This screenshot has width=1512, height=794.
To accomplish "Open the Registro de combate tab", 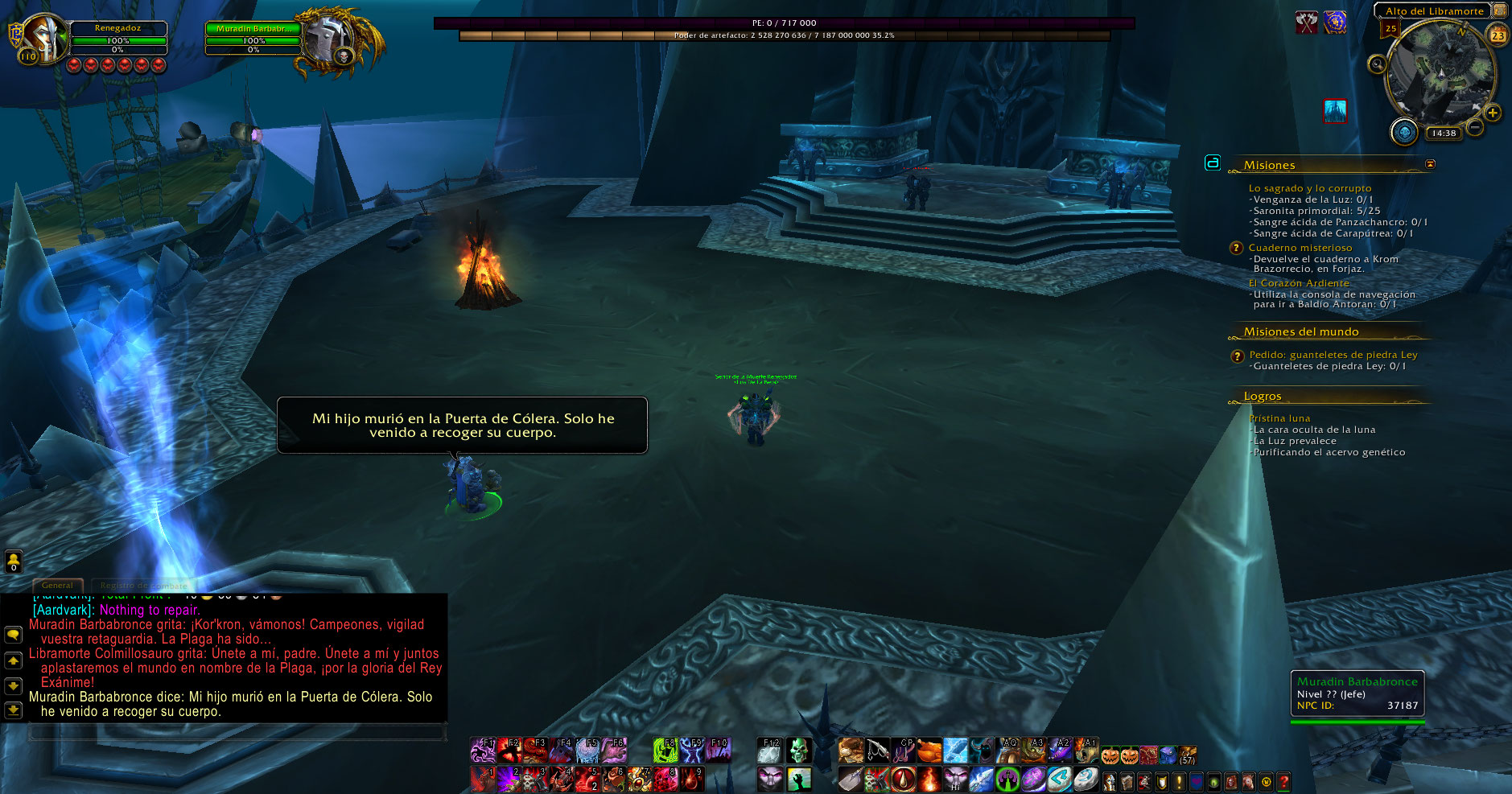I will (x=143, y=585).
